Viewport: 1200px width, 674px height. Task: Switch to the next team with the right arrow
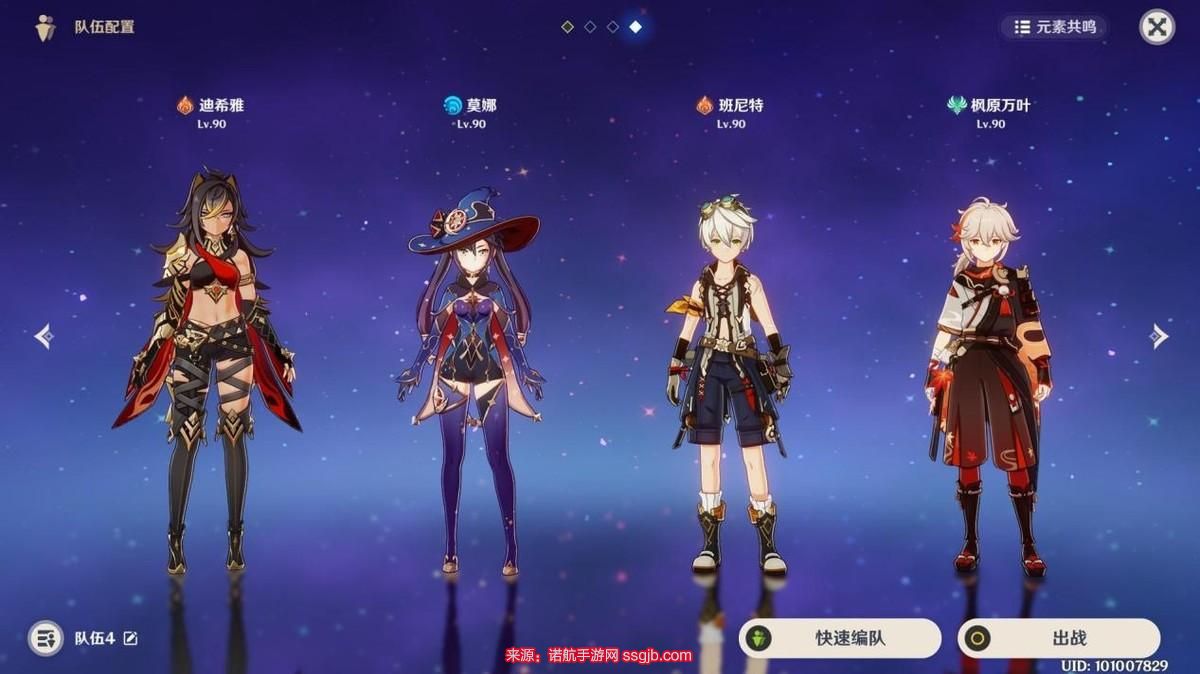click(x=1158, y=336)
